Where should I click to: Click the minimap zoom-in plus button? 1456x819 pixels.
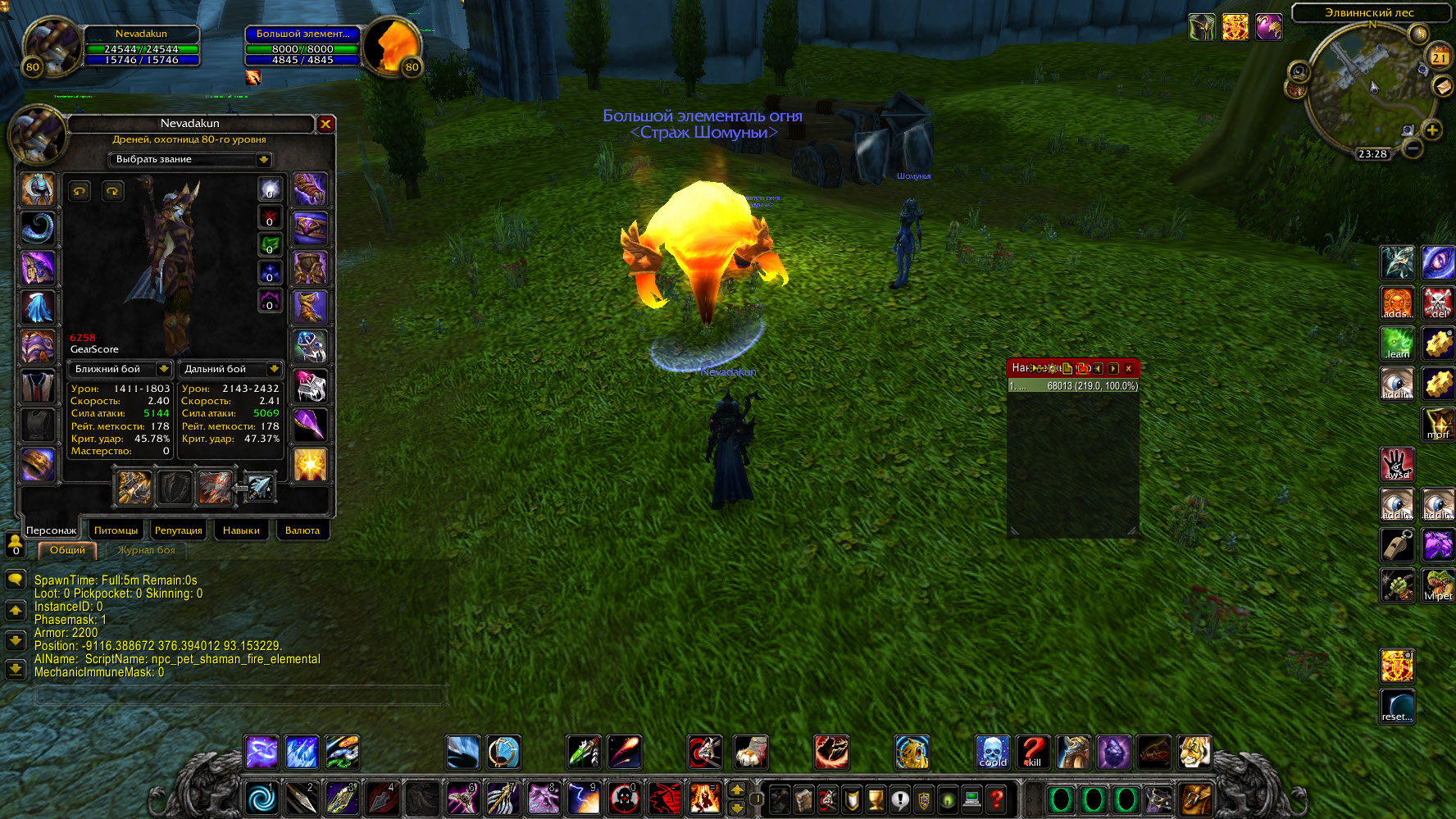(1432, 130)
